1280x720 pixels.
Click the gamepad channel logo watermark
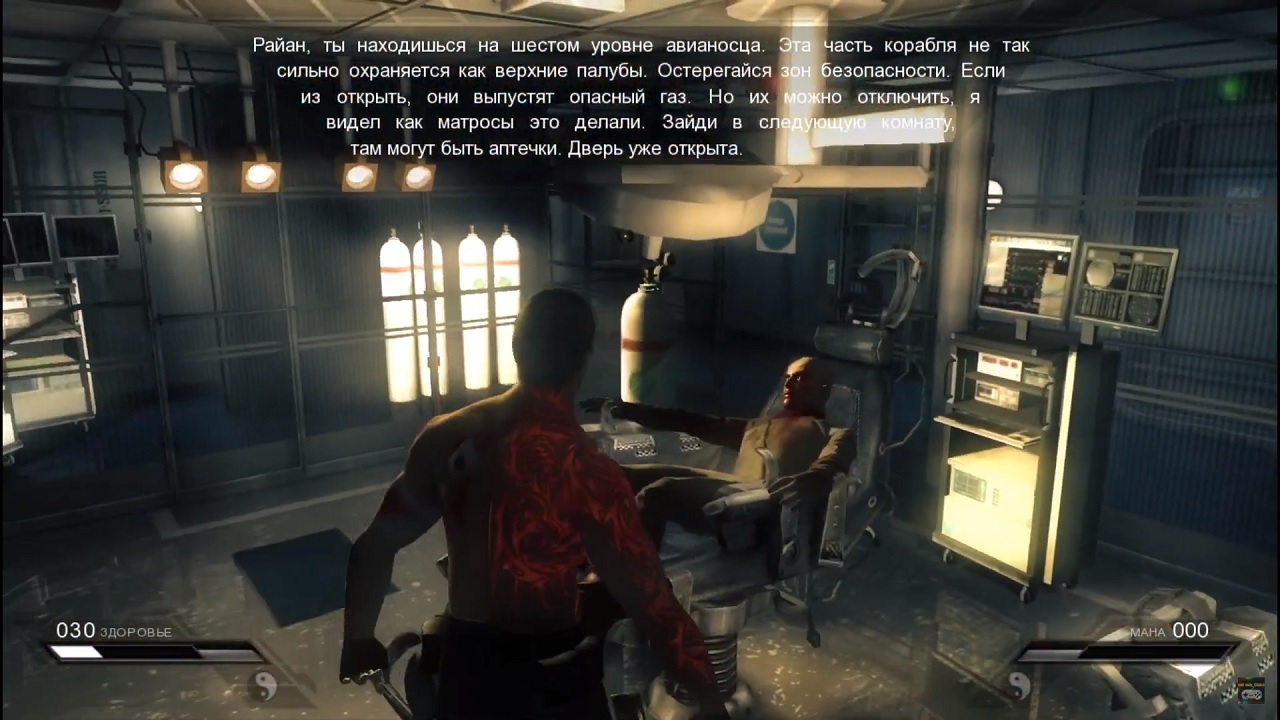tap(1248, 691)
